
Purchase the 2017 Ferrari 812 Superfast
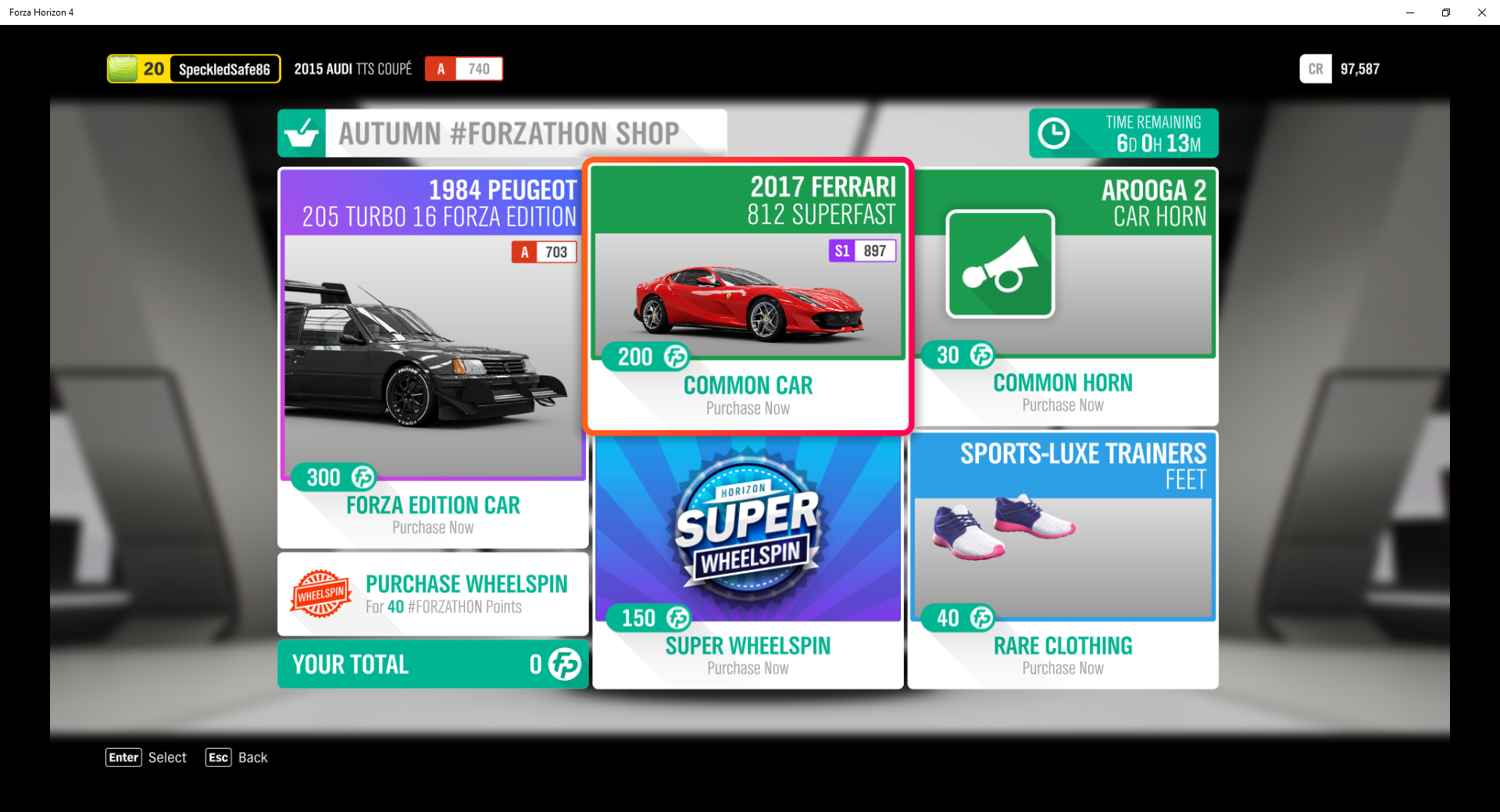click(x=747, y=297)
